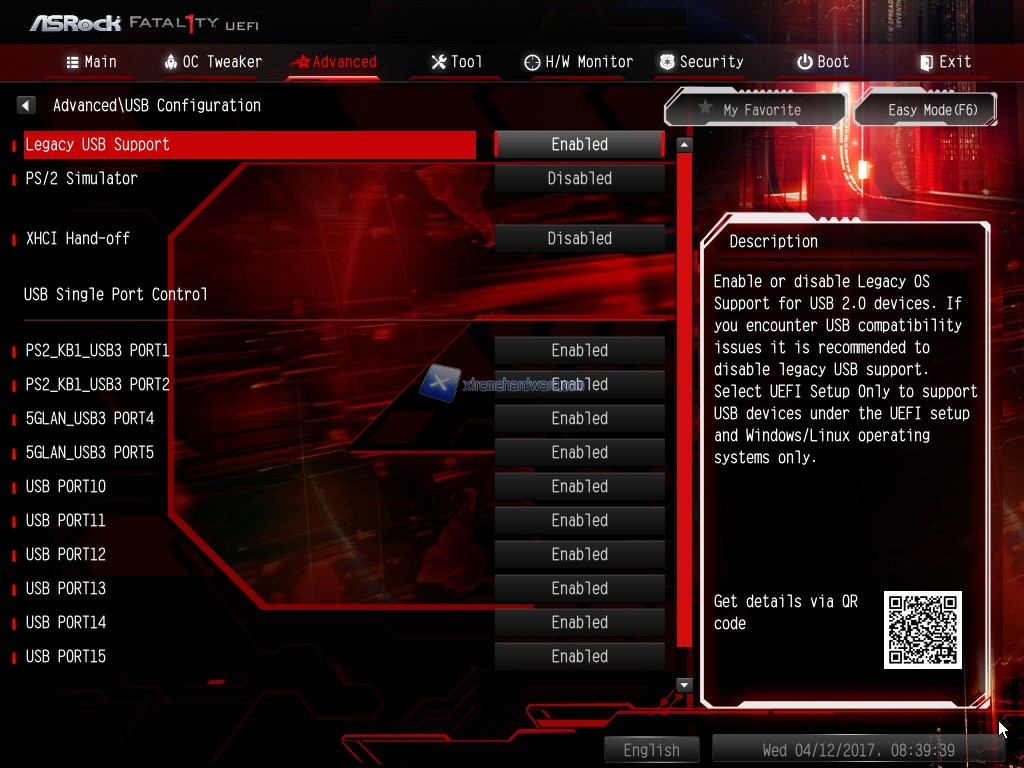Viewport: 1024px width, 768px height.
Task: Select the Tool tab
Action: click(x=456, y=62)
